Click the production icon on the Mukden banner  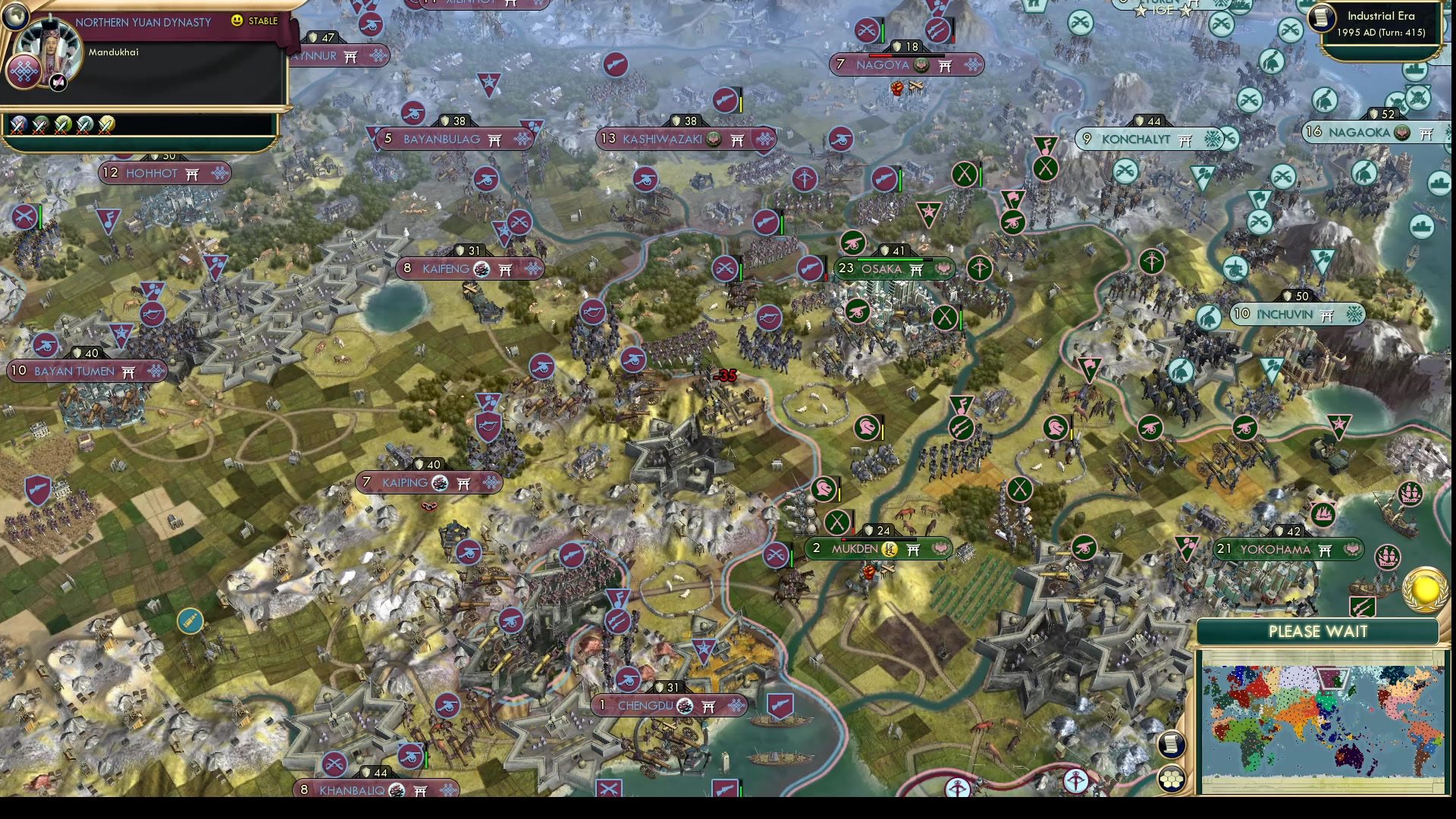click(890, 548)
